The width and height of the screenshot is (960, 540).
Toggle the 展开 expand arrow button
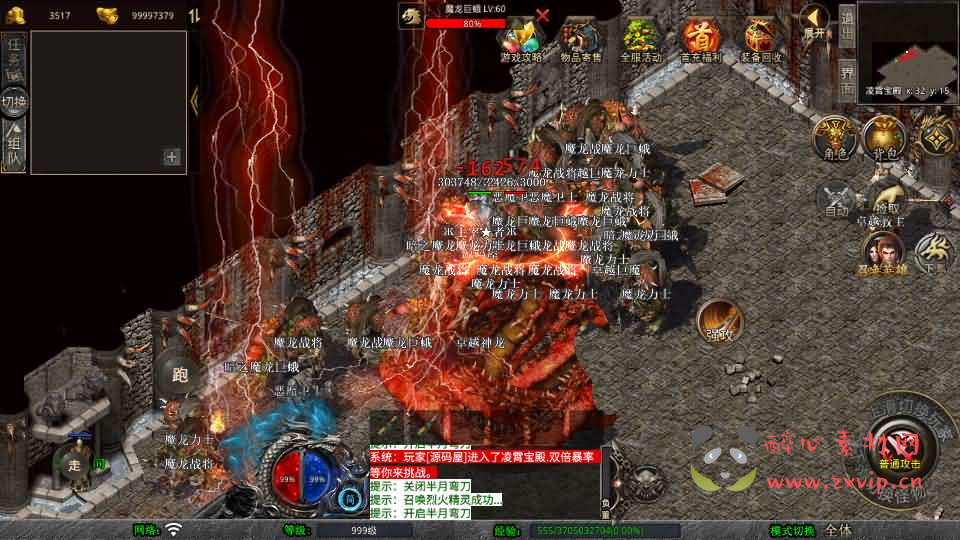pos(816,21)
